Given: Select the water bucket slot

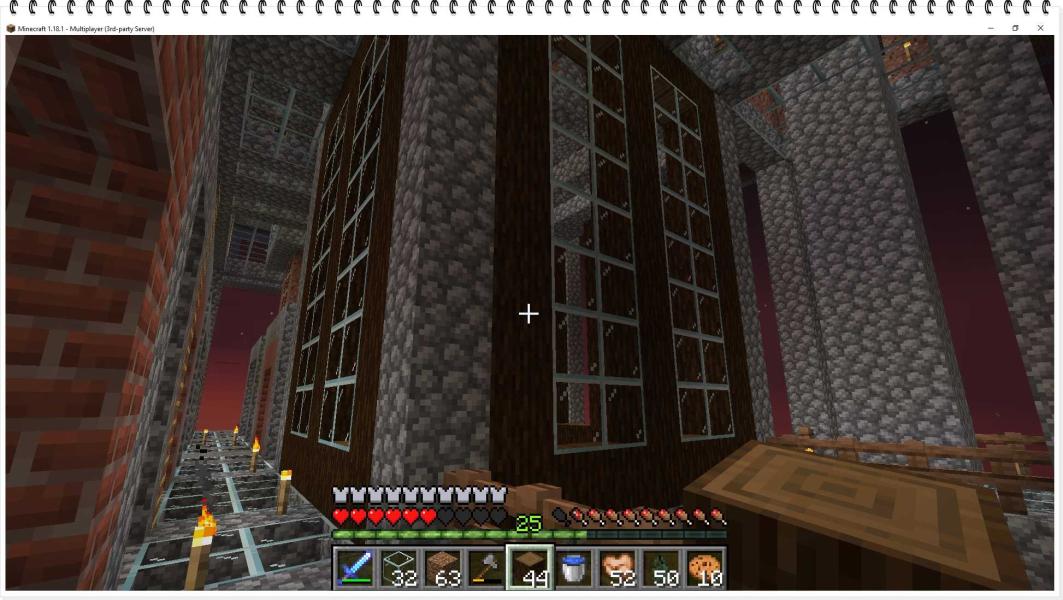Looking at the screenshot, I should coord(573,568).
